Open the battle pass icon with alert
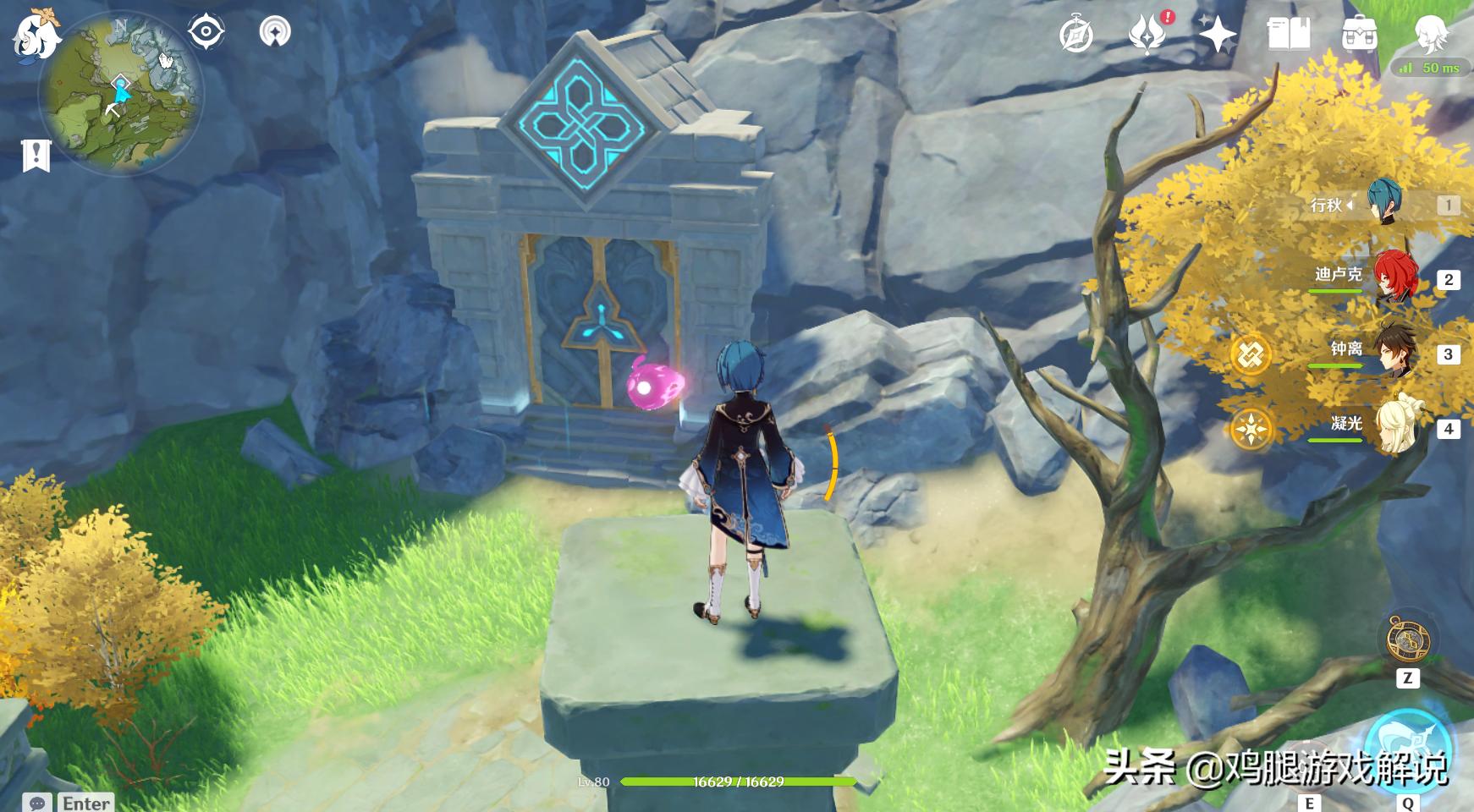The width and height of the screenshot is (1474, 812). coord(1147,35)
